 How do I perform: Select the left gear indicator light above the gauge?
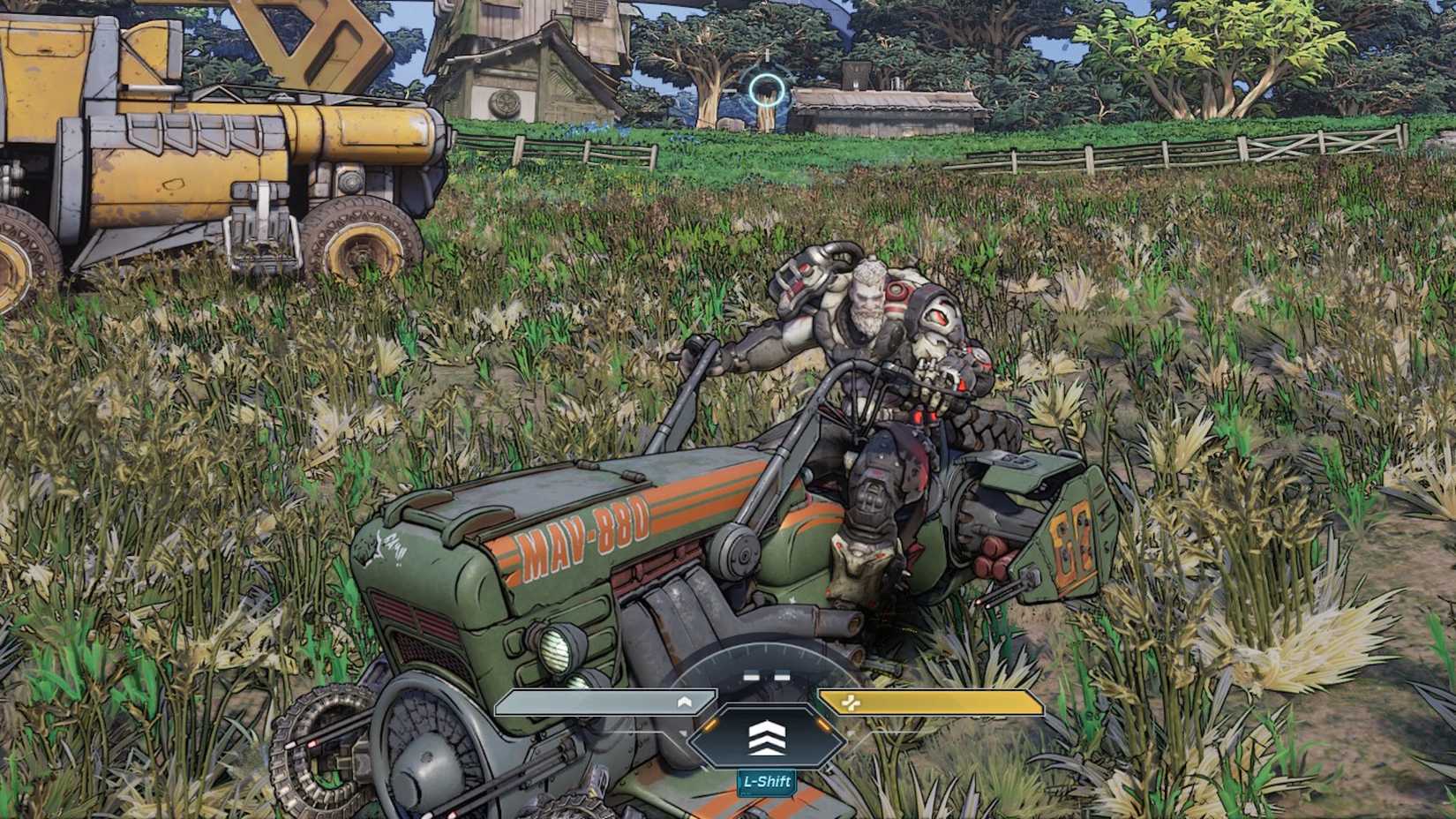[751, 674]
